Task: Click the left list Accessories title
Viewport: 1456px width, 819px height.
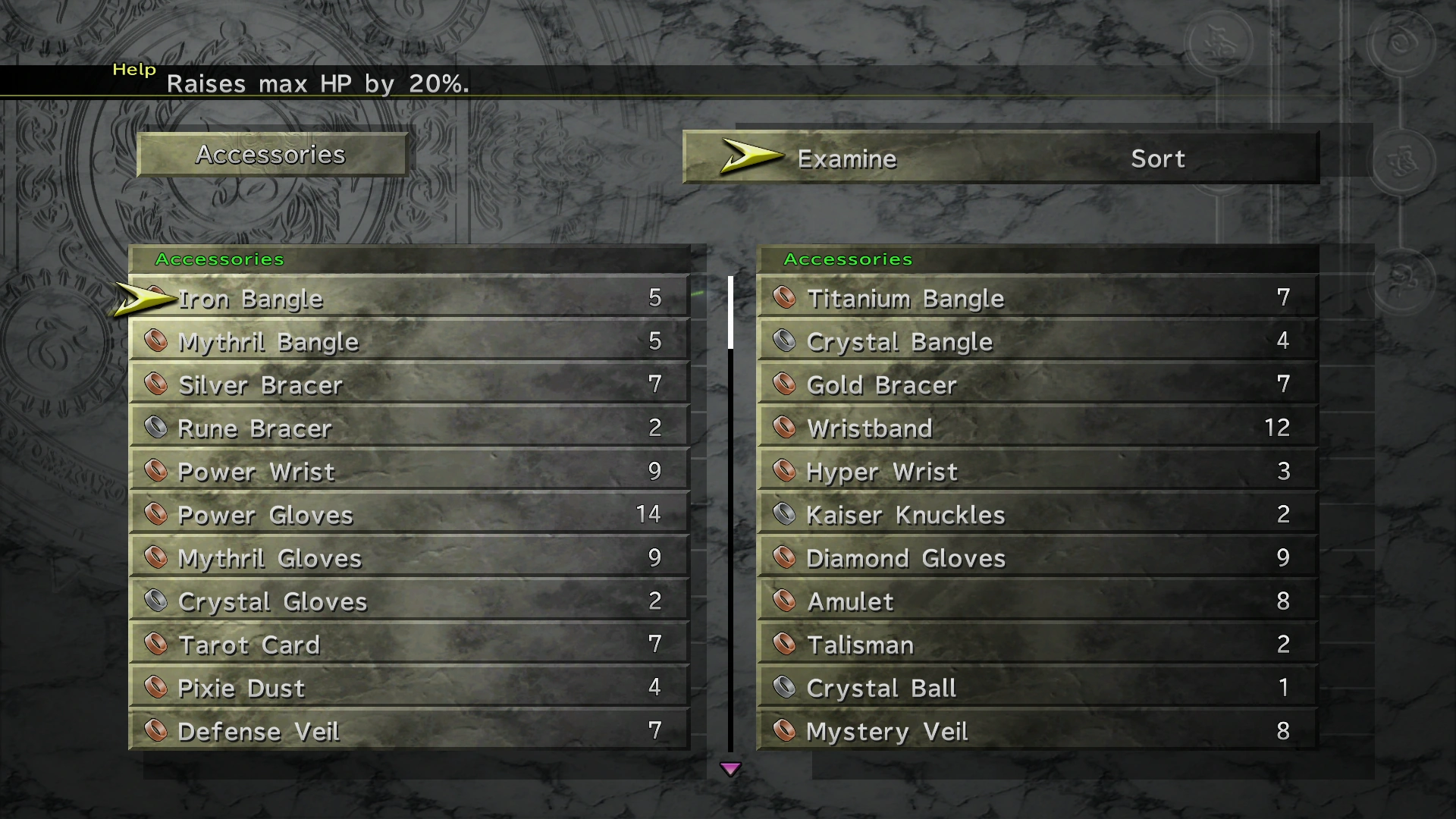Action: pos(220,259)
